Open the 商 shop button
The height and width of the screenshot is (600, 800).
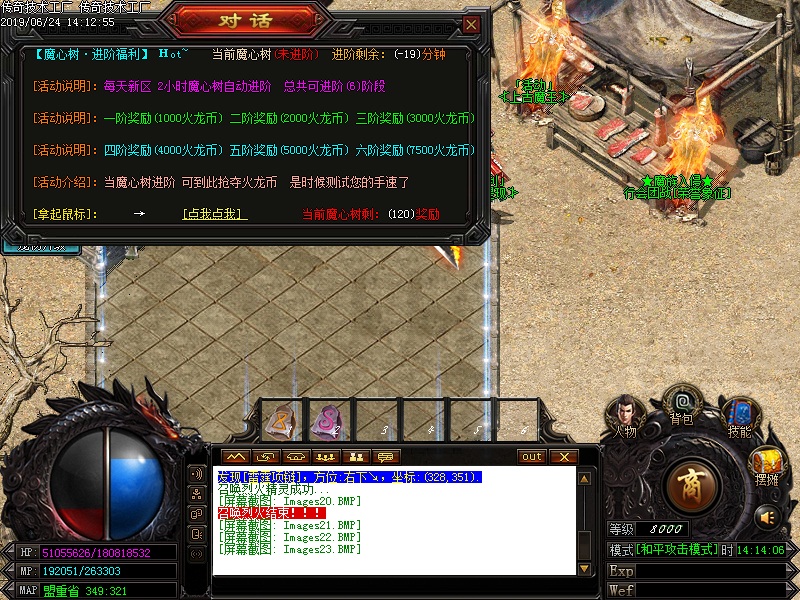694,486
